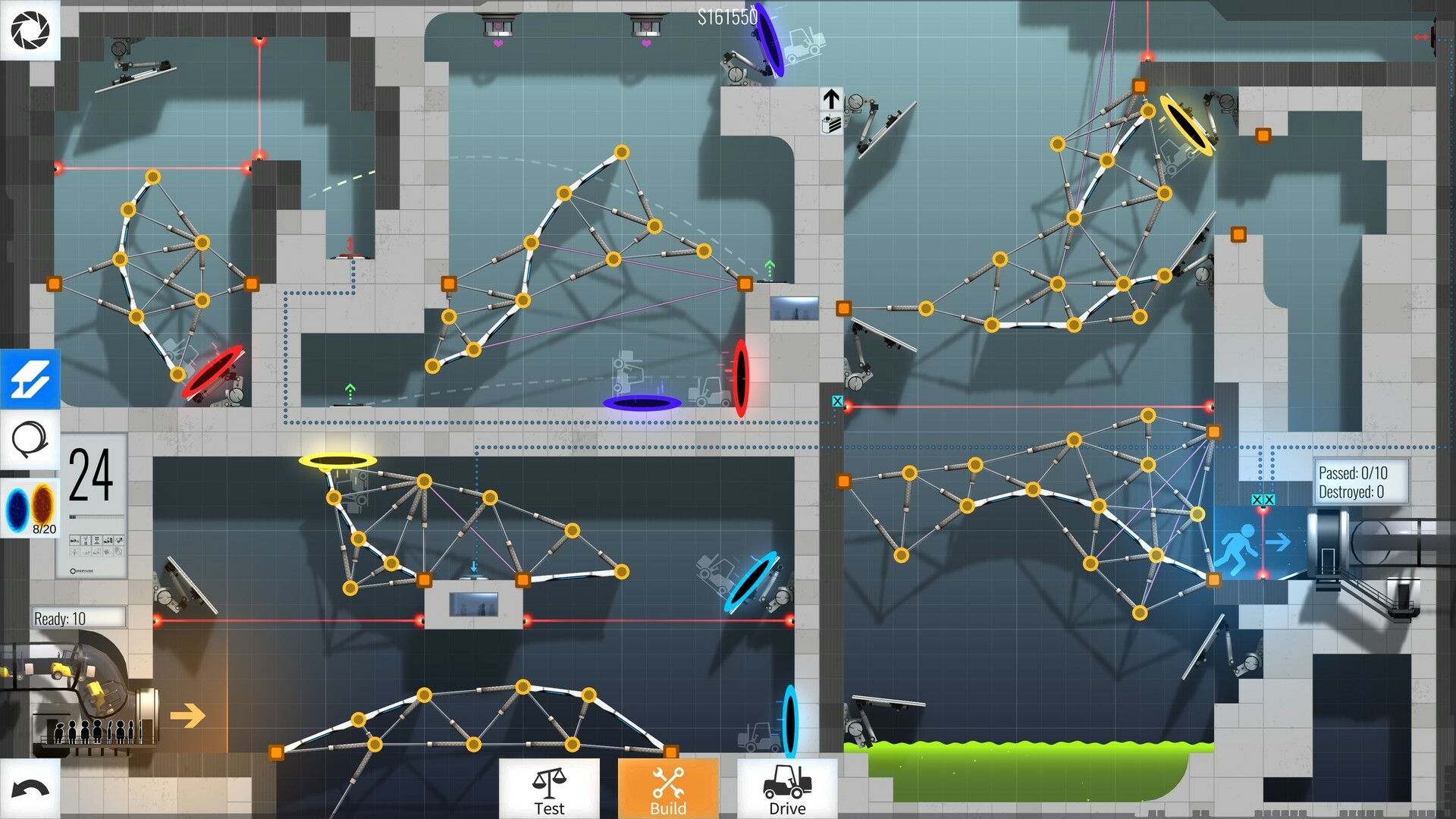Click the undo arrow
Image resolution: width=1456 pixels, height=819 pixels.
click(30, 789)
